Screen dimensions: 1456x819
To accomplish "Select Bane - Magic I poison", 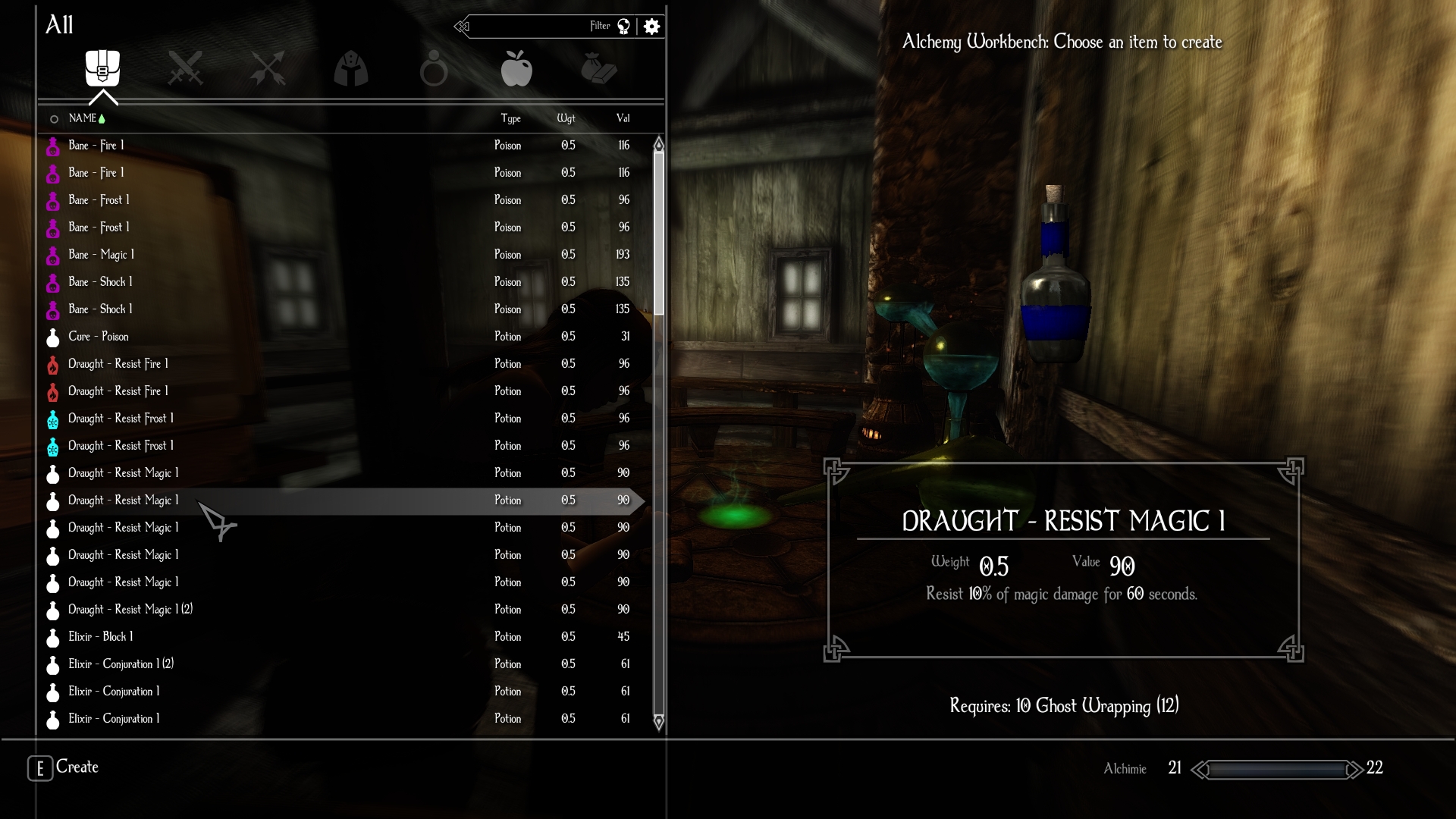I will click(x=102, y=255).
